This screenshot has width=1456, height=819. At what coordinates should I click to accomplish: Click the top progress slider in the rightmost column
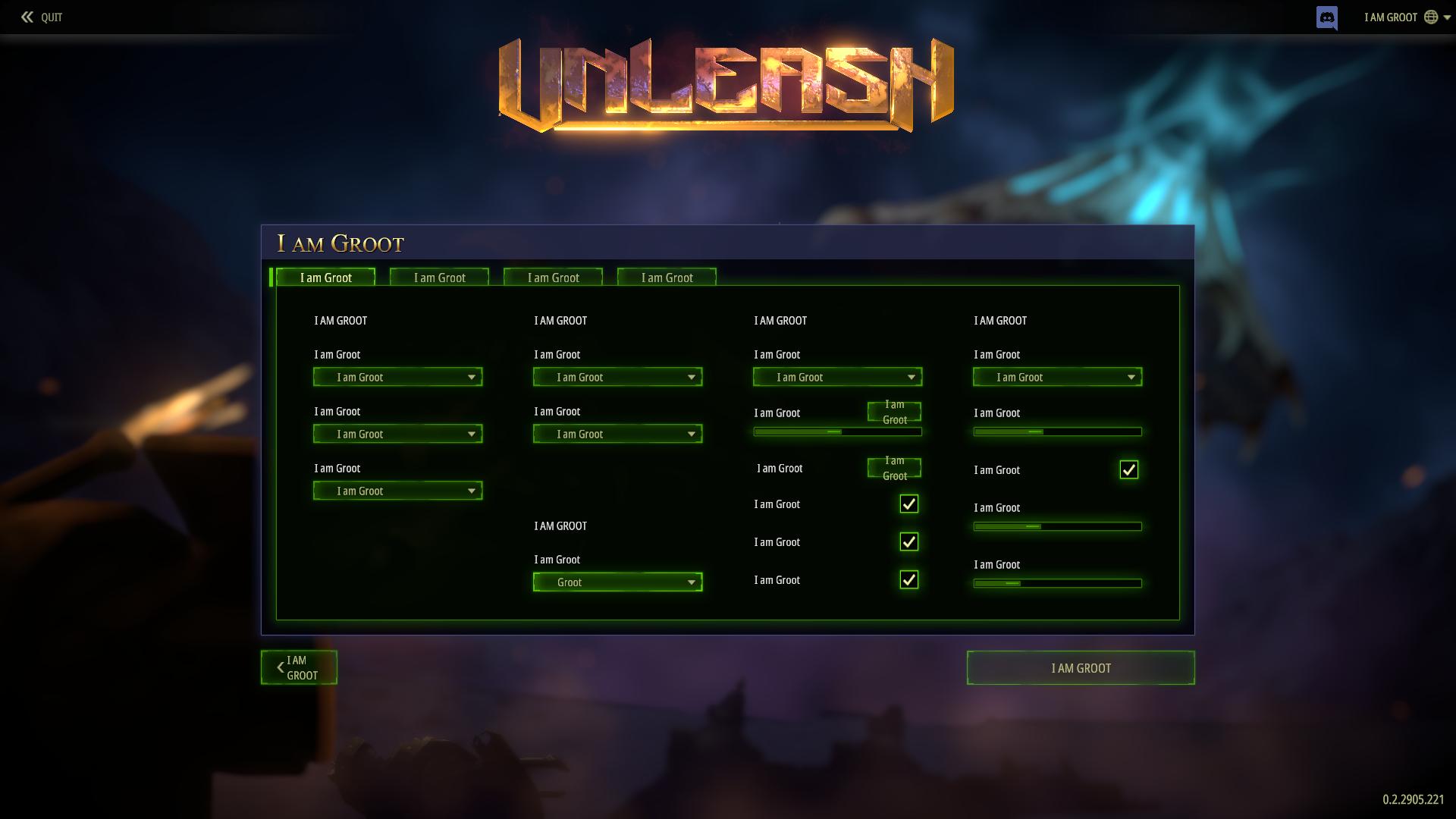[x=1056, y=431]
